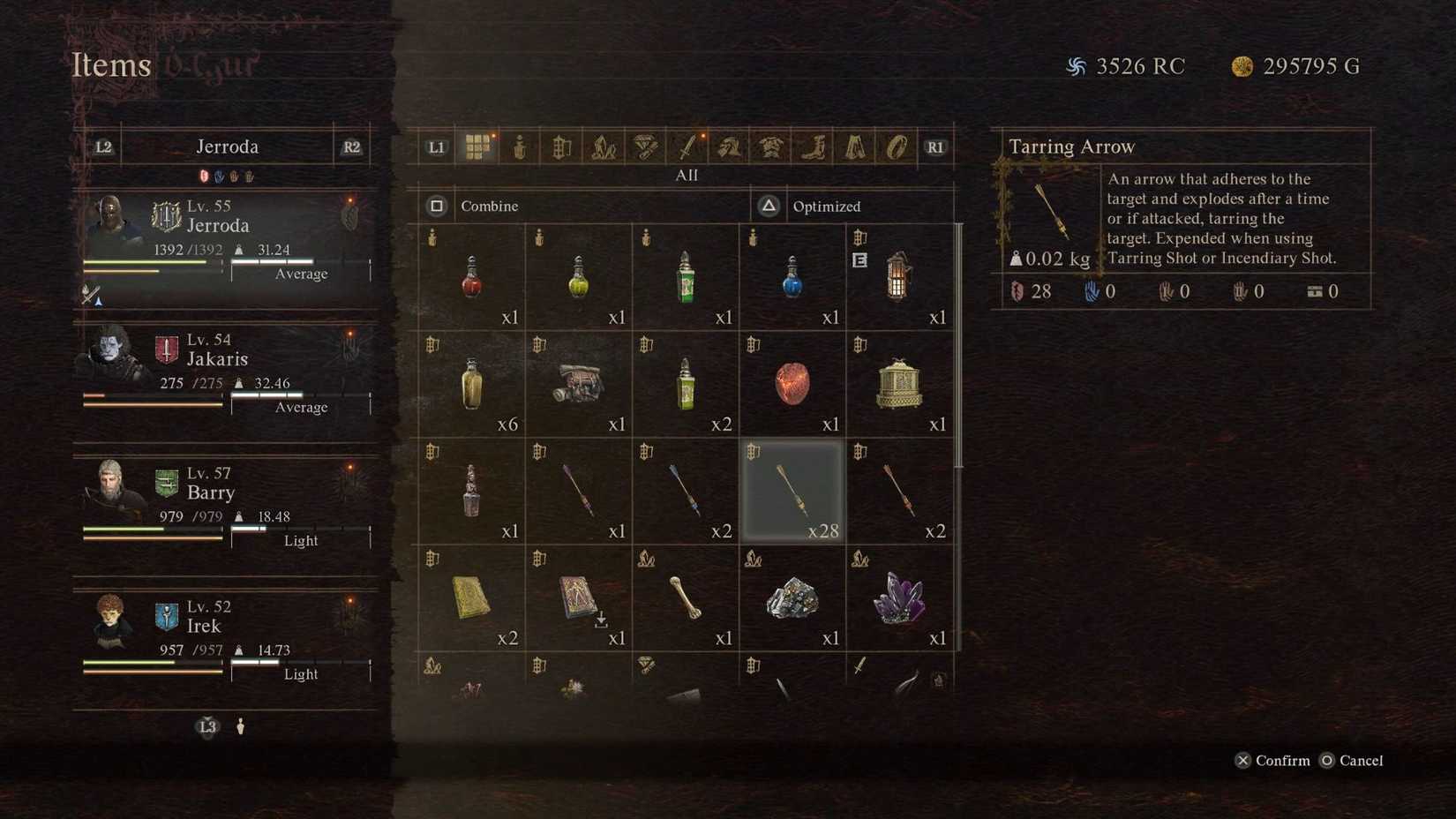Click the highlighted Tarring Arrow x28 stack
1456x819 pixels.
click(792, 492)
